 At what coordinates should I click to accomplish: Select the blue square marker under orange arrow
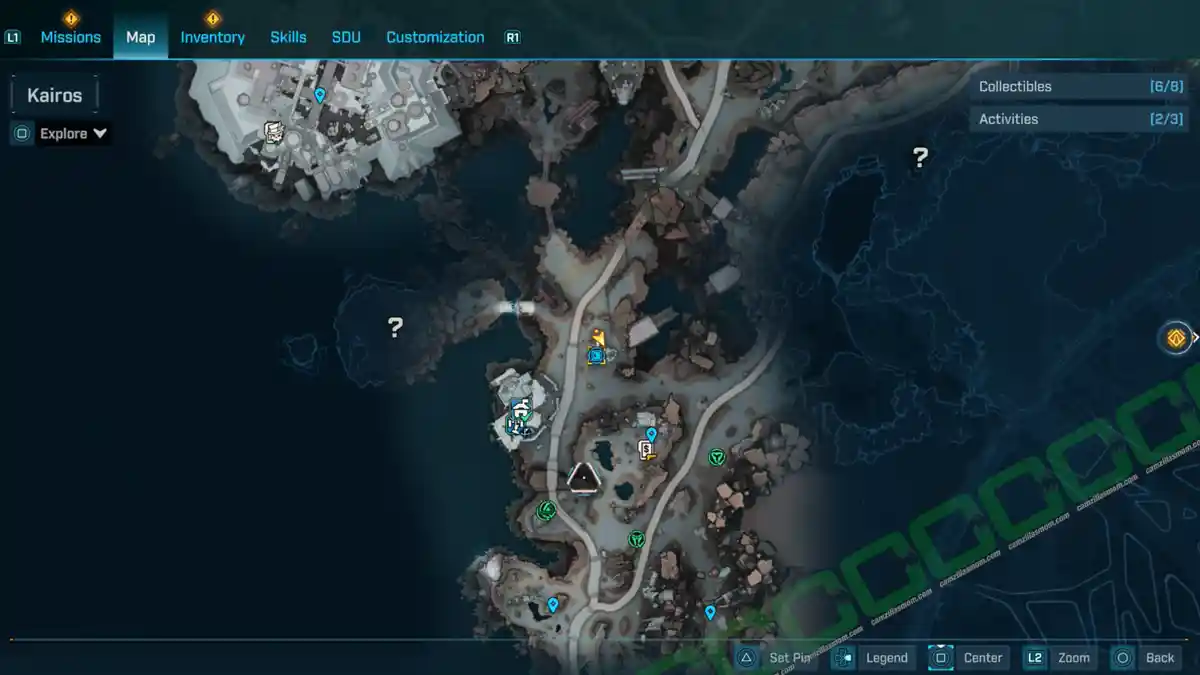(x=597, y=355)
